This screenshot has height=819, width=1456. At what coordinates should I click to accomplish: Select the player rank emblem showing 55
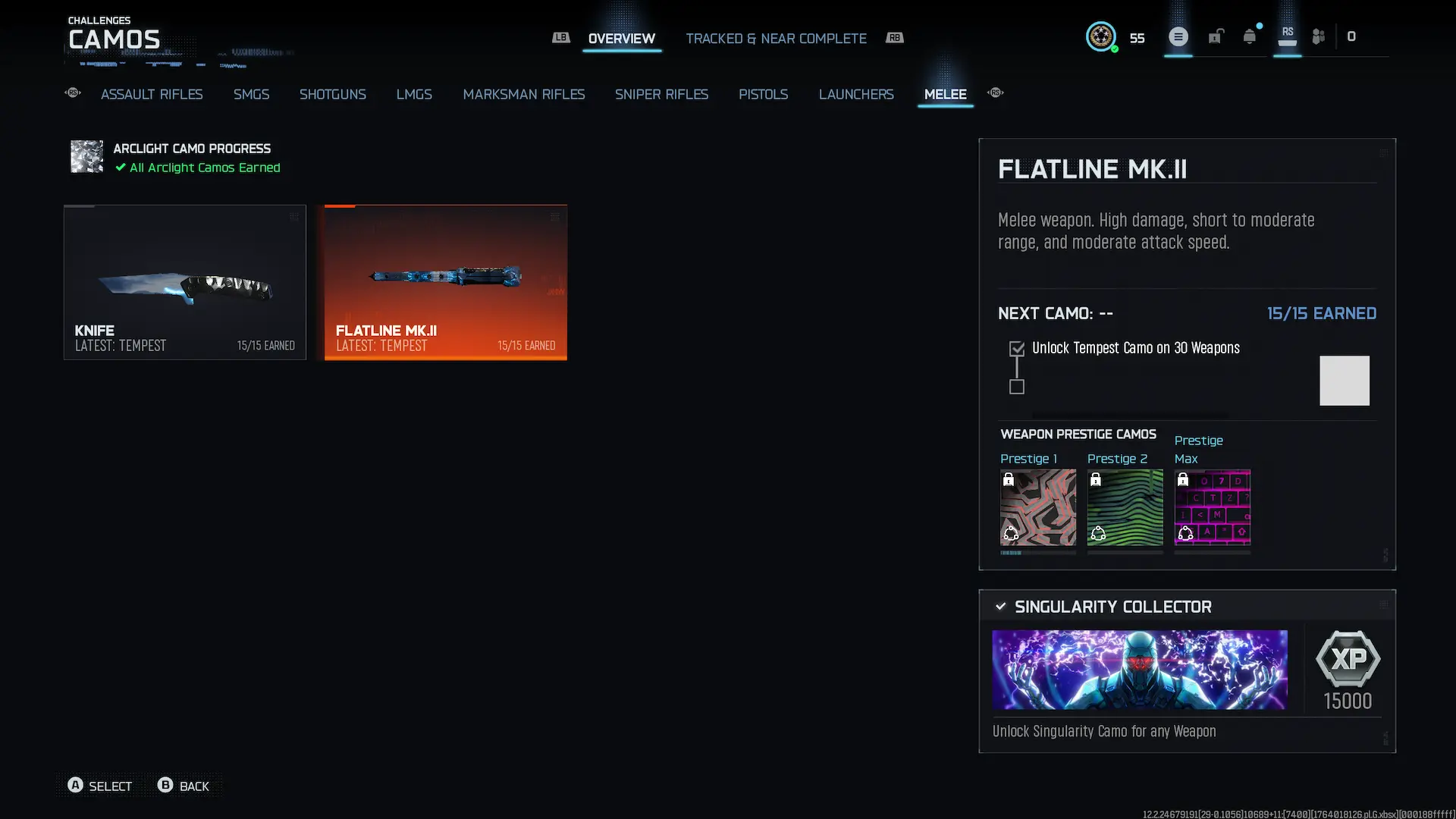pyautogui.click(x=1101, y=36)
